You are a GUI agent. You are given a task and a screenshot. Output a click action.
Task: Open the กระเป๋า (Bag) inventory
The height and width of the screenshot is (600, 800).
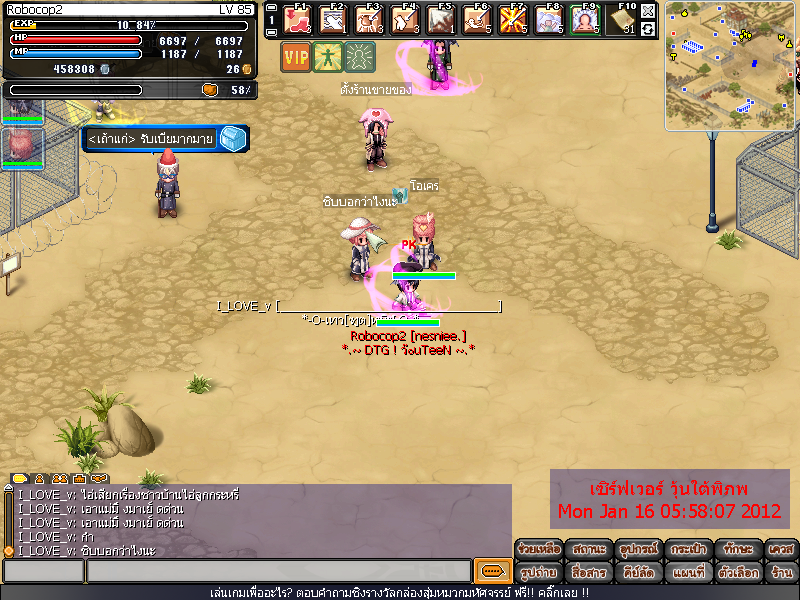click(688, 550)
